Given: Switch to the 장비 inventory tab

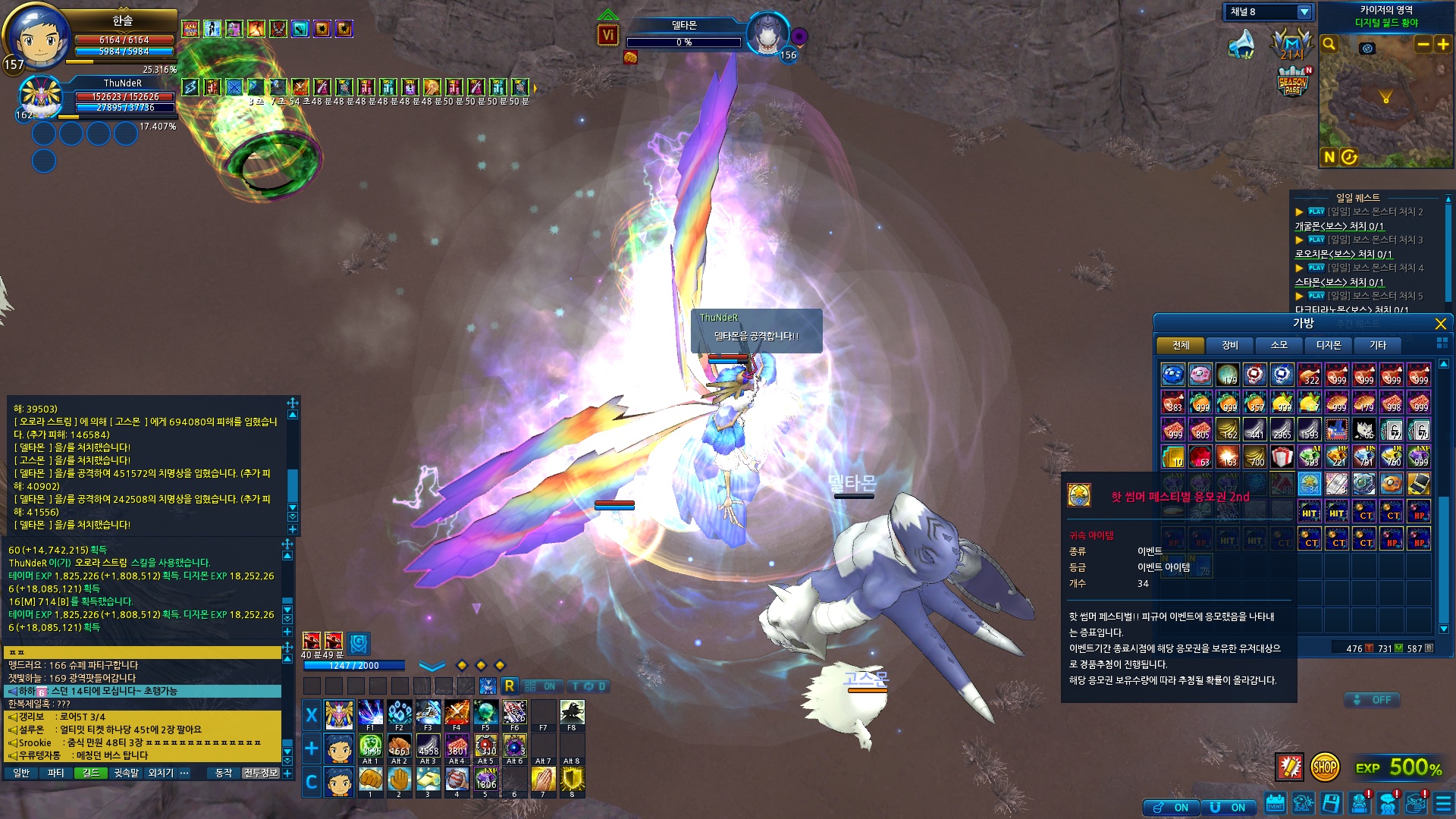Looking at the screenshot, I should pyautogui.click(x=1230, y=346).
